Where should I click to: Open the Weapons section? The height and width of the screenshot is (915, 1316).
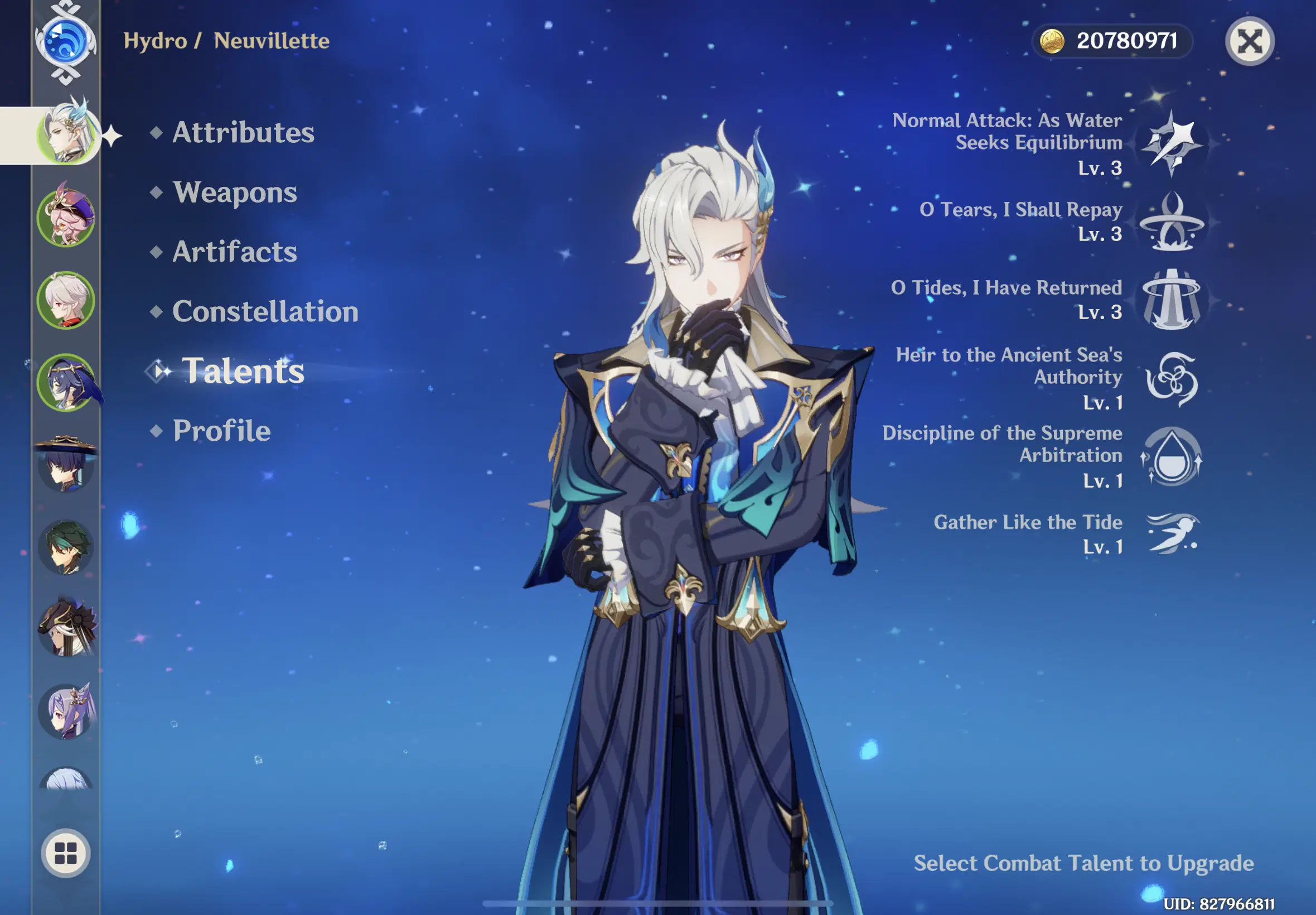click(x=235, y=192)
